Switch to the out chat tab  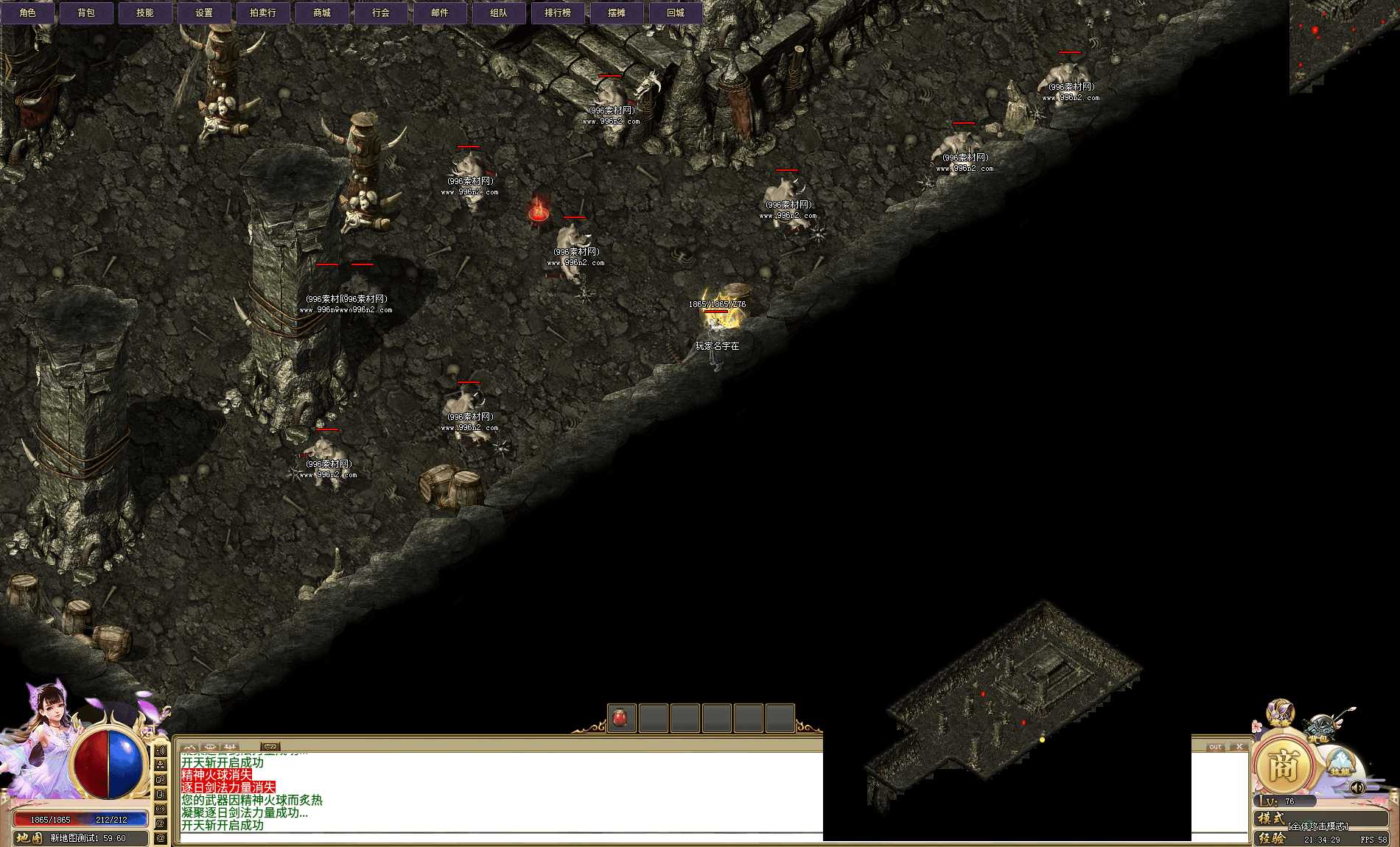pos(1216,746)
